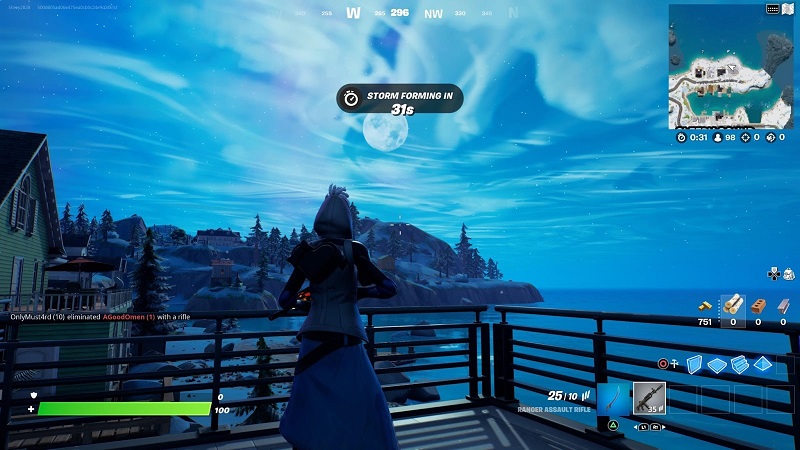Viewport: 800px width, 450px height.
Task: Select the wall building piece
Action: (695, 364)
